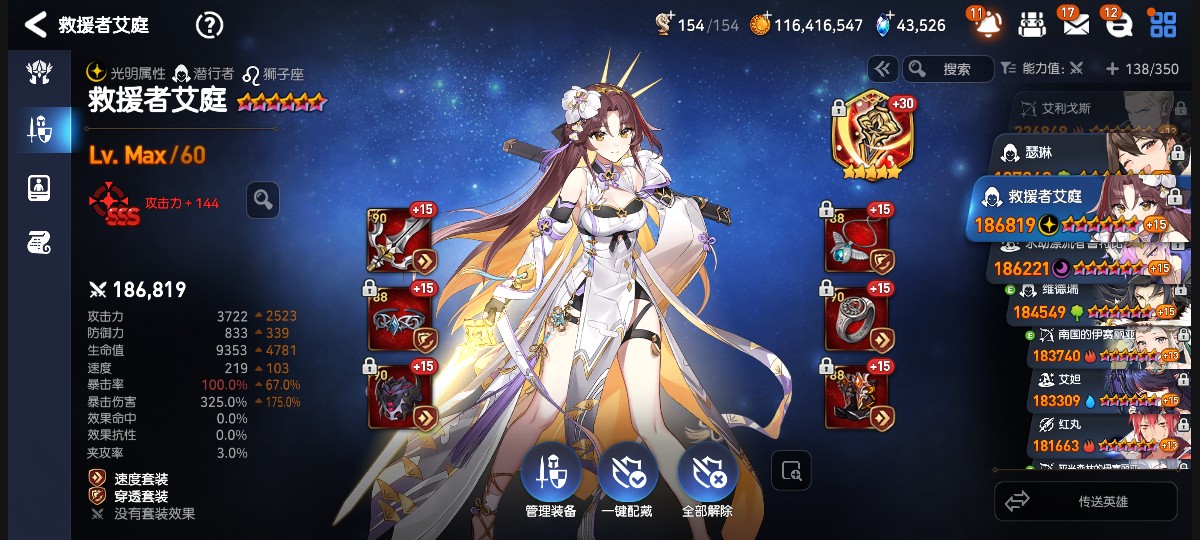Open the +30 artifact slot

[867, 137]
